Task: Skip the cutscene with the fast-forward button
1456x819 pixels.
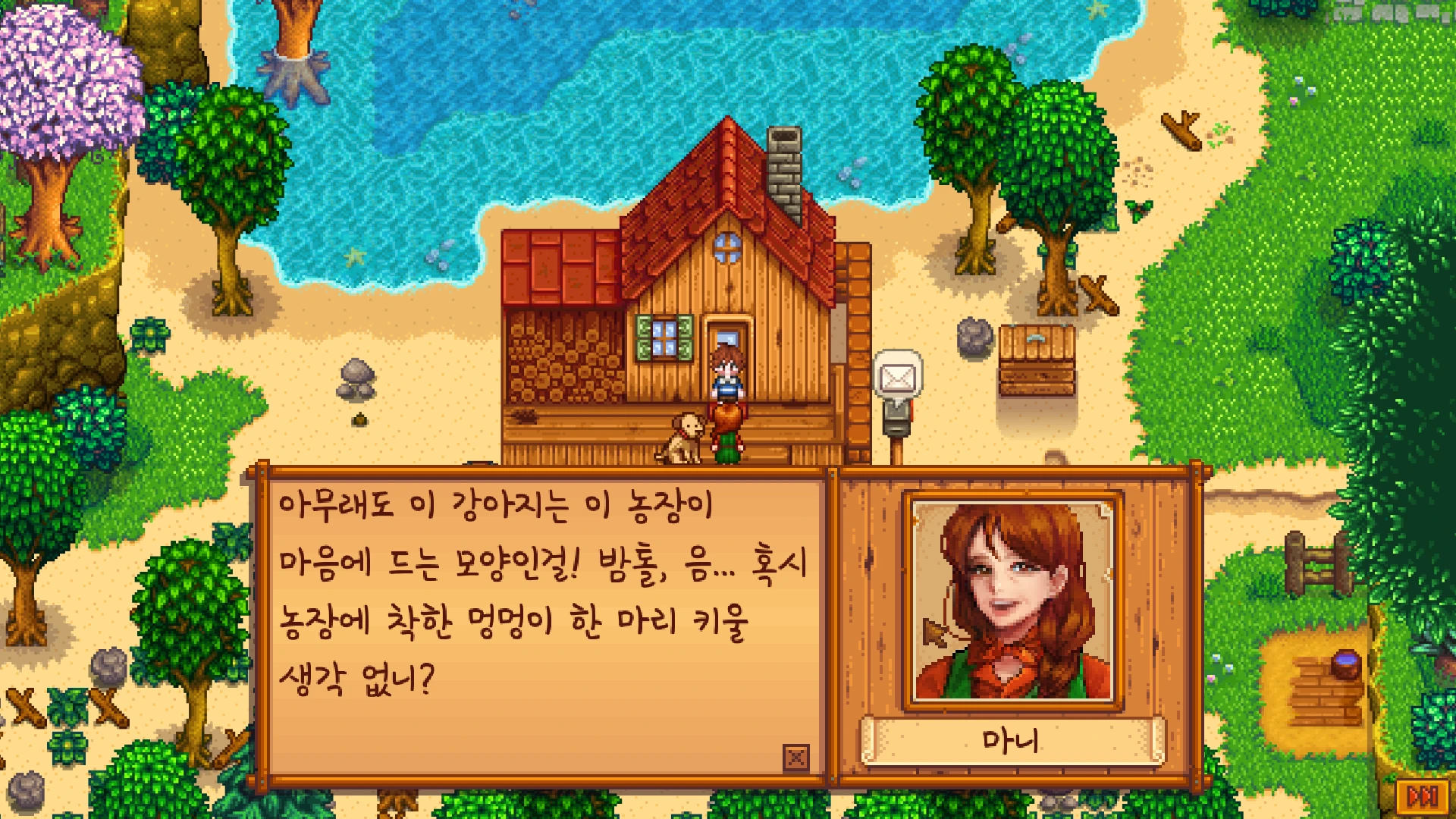Action: pyautogui.click(x=1422, y=796)
